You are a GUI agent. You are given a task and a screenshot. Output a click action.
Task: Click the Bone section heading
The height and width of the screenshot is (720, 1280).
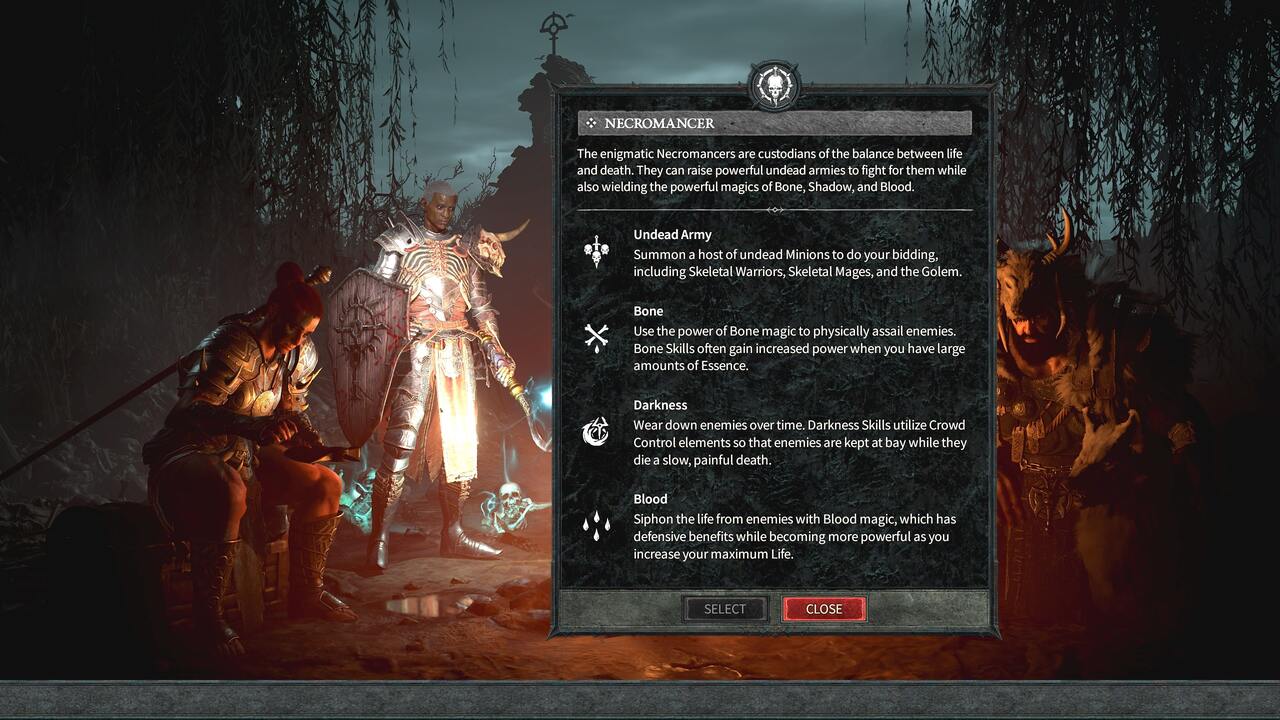tap(647, 311)
